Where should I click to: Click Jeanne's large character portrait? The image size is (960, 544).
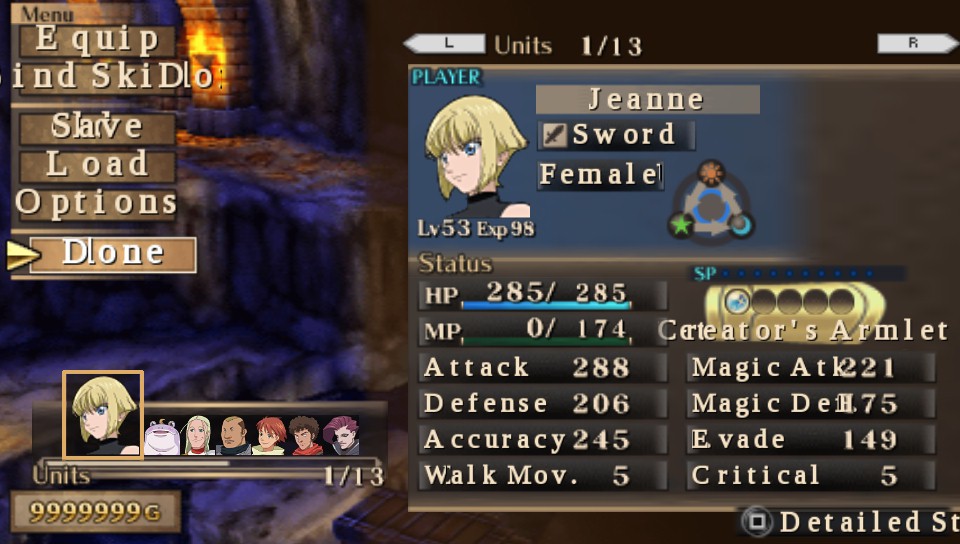[476, 158]
